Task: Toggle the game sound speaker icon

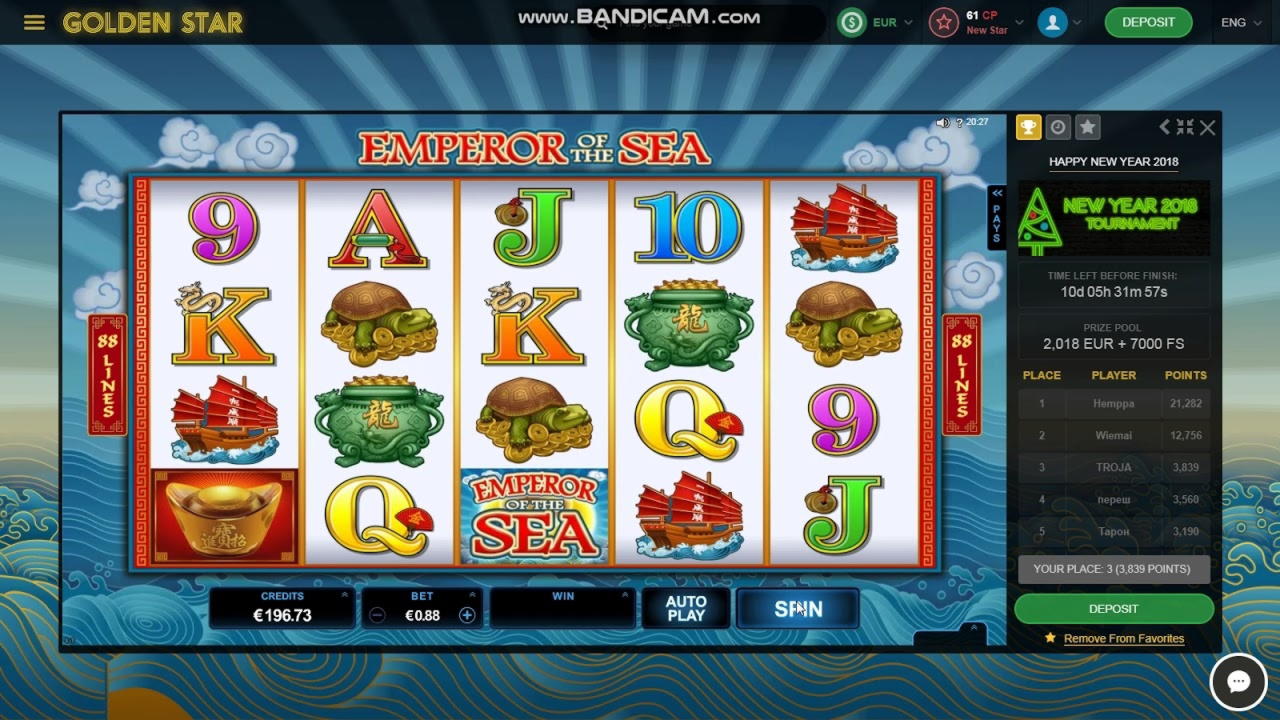Action: click(x=942, y=122)
